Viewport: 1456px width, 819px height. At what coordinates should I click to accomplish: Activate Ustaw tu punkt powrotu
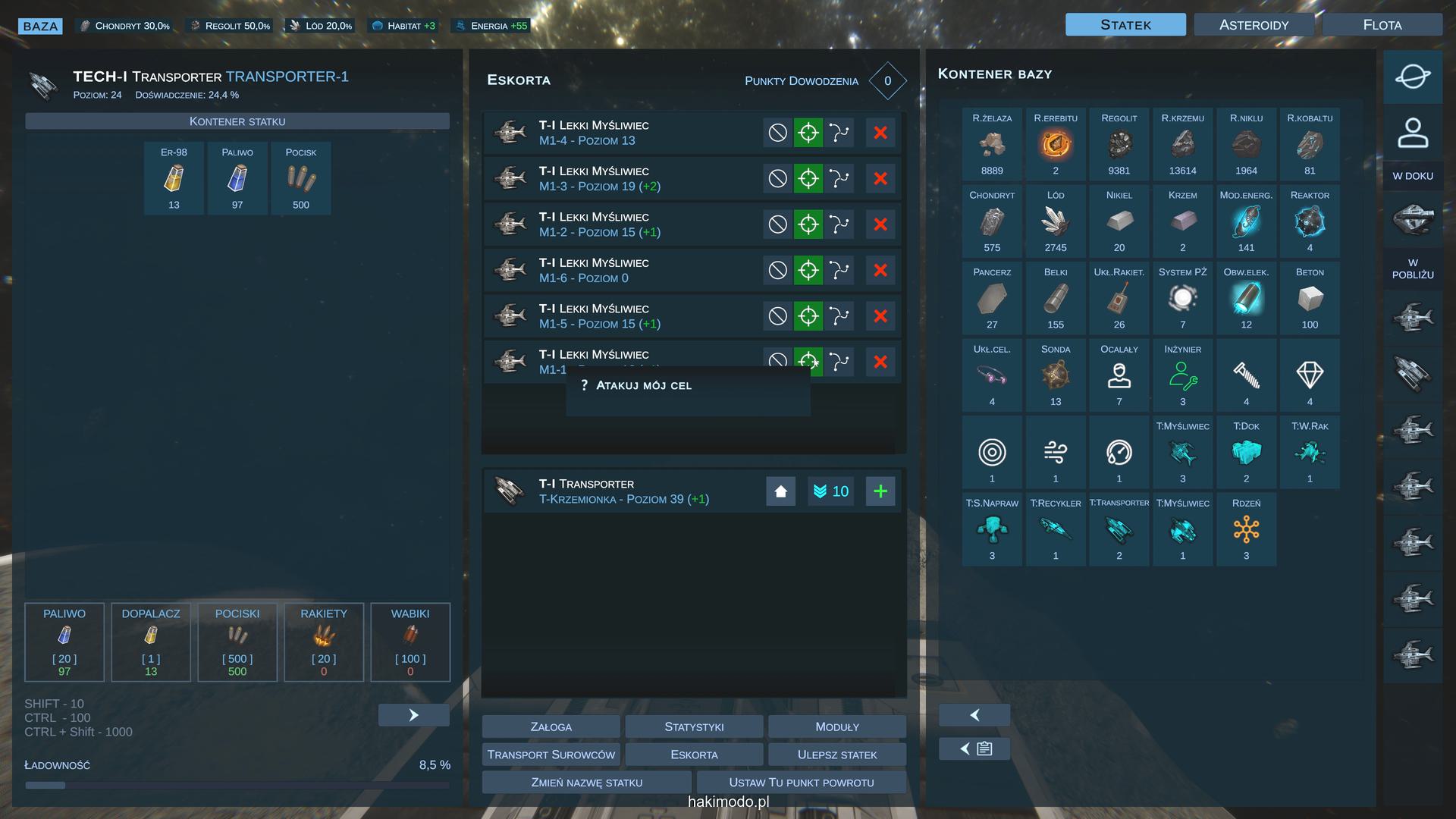click(801, 782)
